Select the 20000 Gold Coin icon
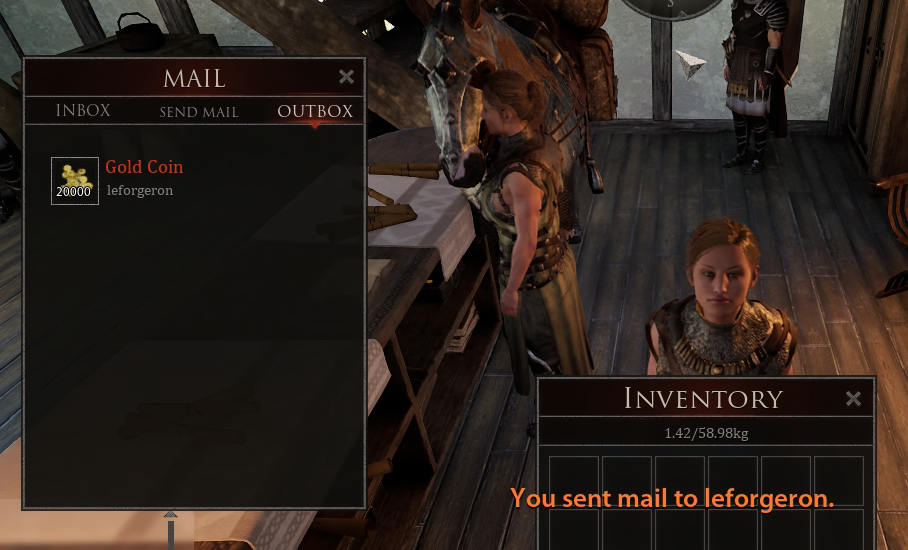The height and width of the screenshot is (550, 908). (75, 181)
